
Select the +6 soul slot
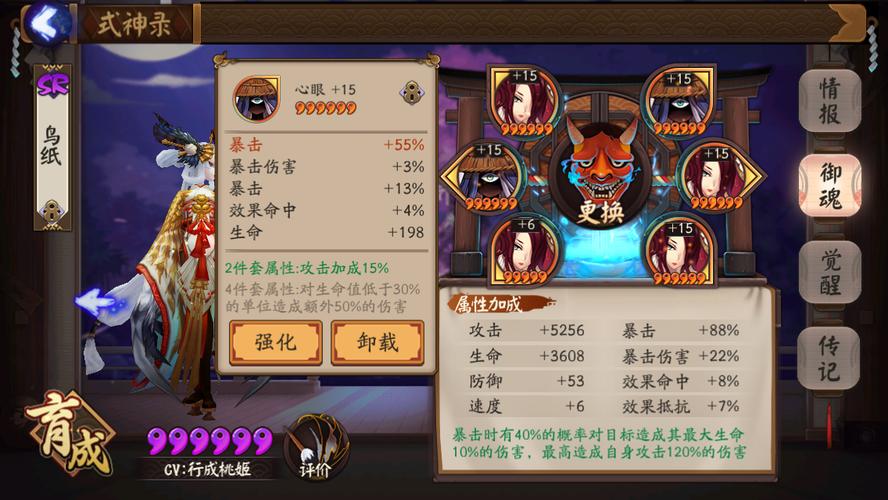tap(523, 250)
